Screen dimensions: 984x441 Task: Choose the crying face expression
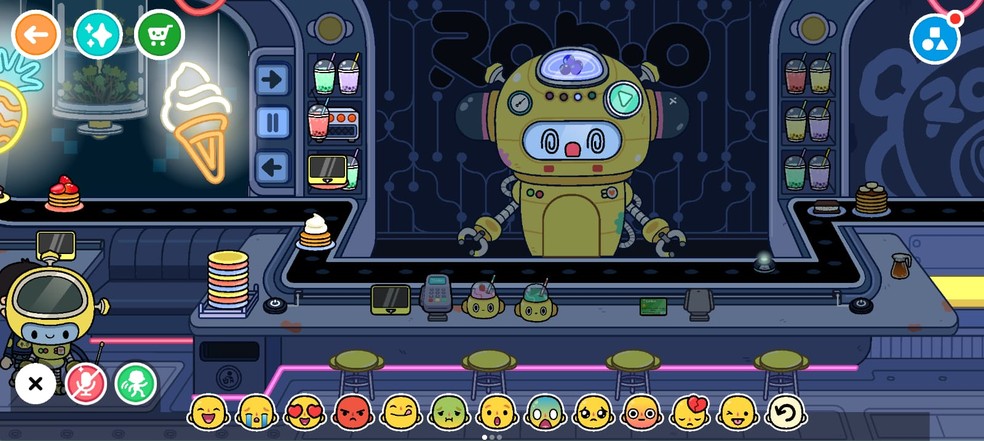click(x=257, y=412)
